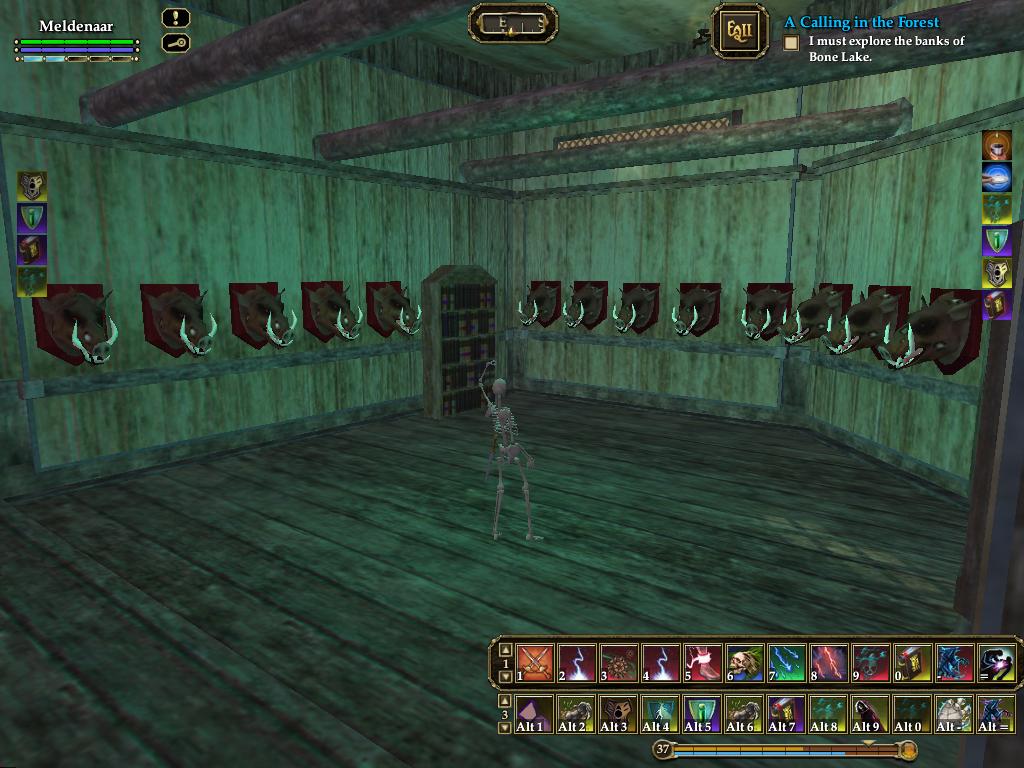Cast the red lightning spell in slot 8

829,663
